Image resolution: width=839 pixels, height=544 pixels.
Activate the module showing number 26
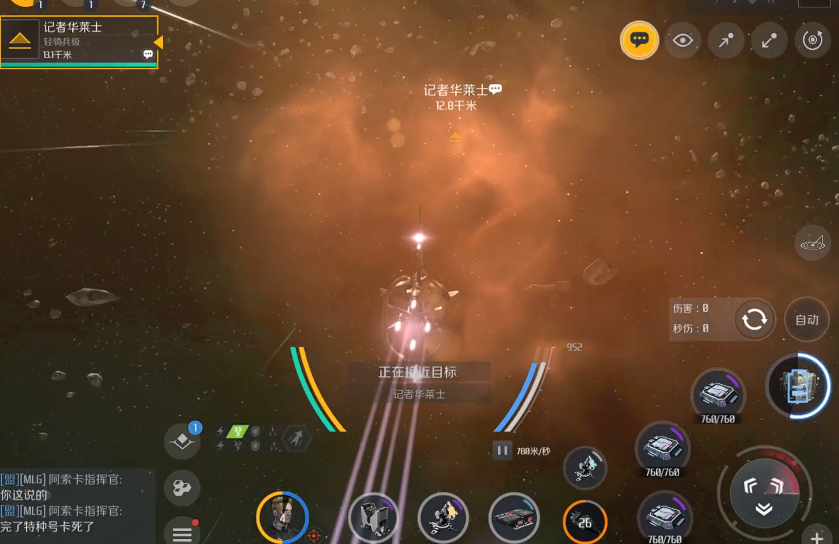[585, 521]
